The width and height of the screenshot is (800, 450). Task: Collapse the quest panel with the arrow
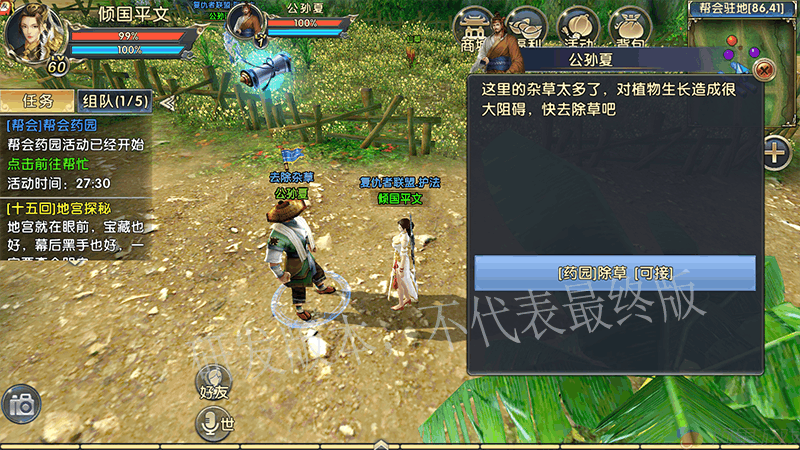pyautogui.click(x=167, y=101)
